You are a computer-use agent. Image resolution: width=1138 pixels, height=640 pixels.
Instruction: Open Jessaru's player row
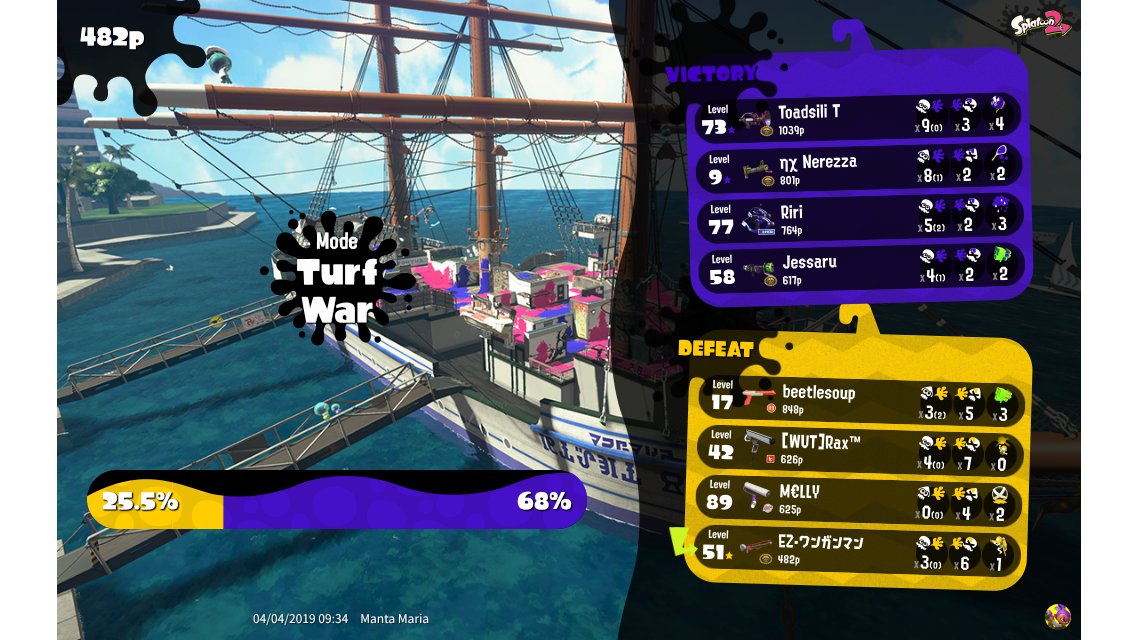(858, 269)
